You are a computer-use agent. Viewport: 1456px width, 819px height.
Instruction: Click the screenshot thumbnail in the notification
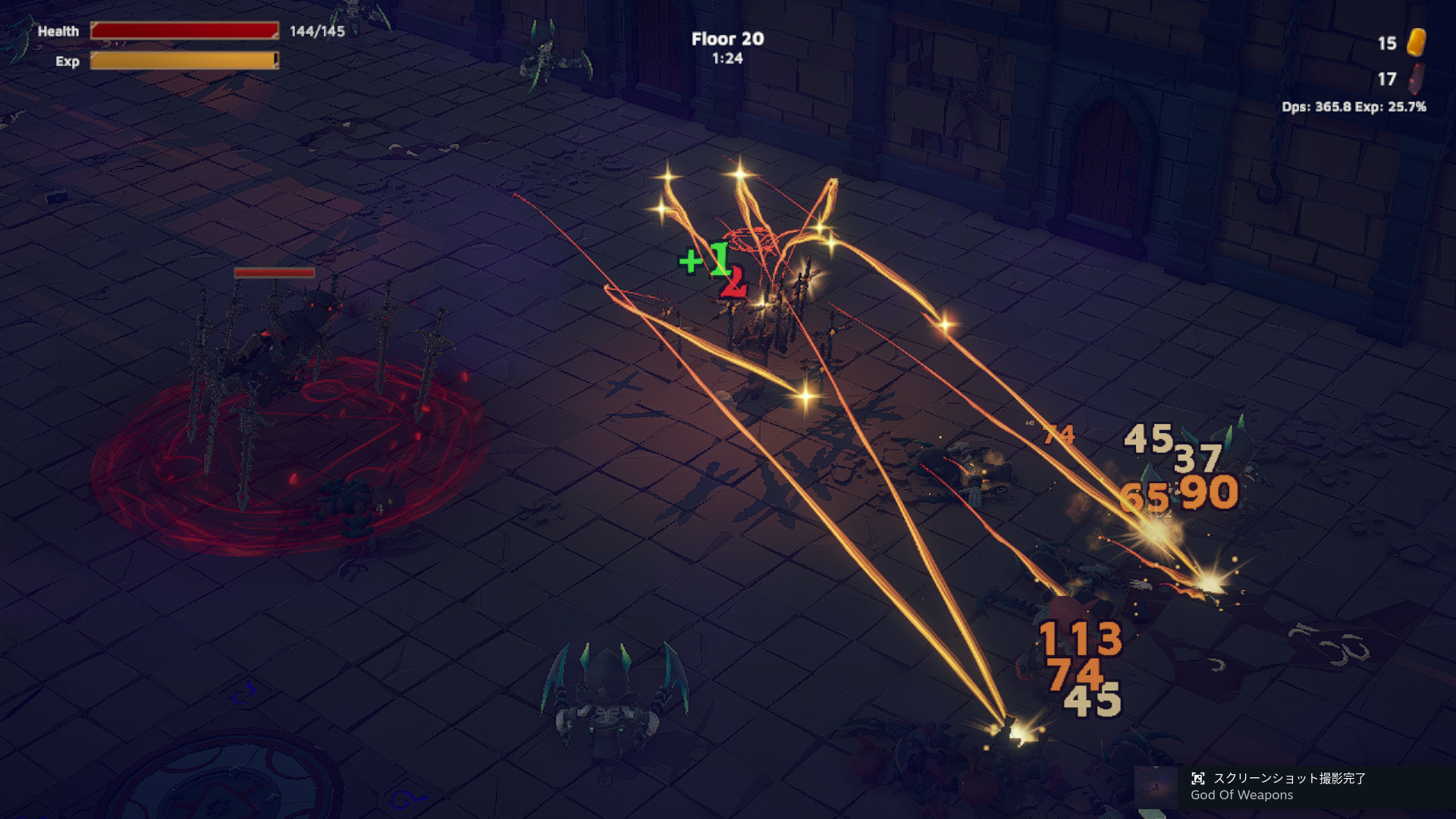click(x=1156, y=788)
